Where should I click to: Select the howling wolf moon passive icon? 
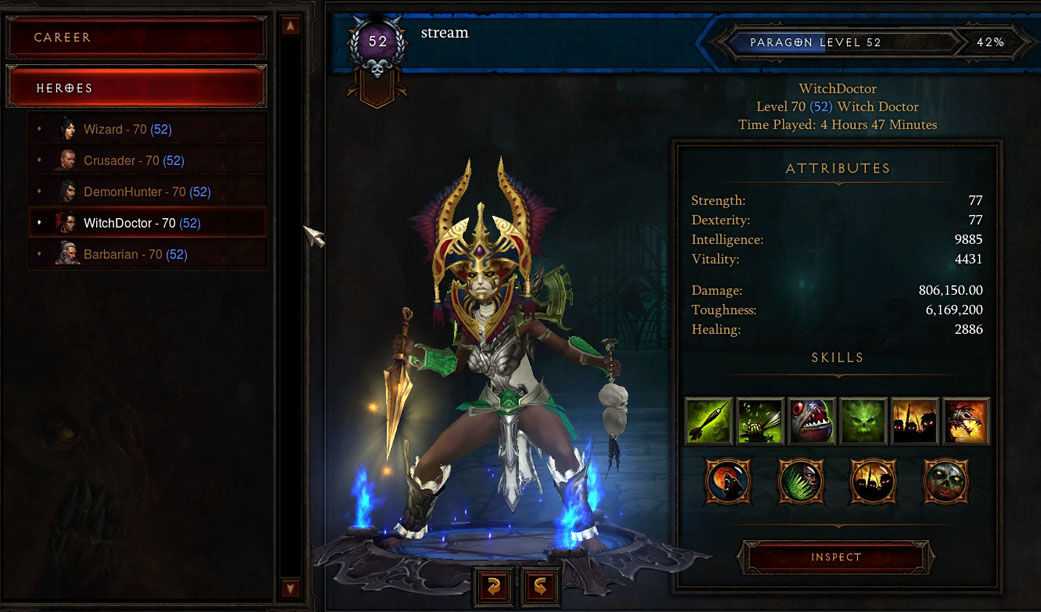pos(728,482)
